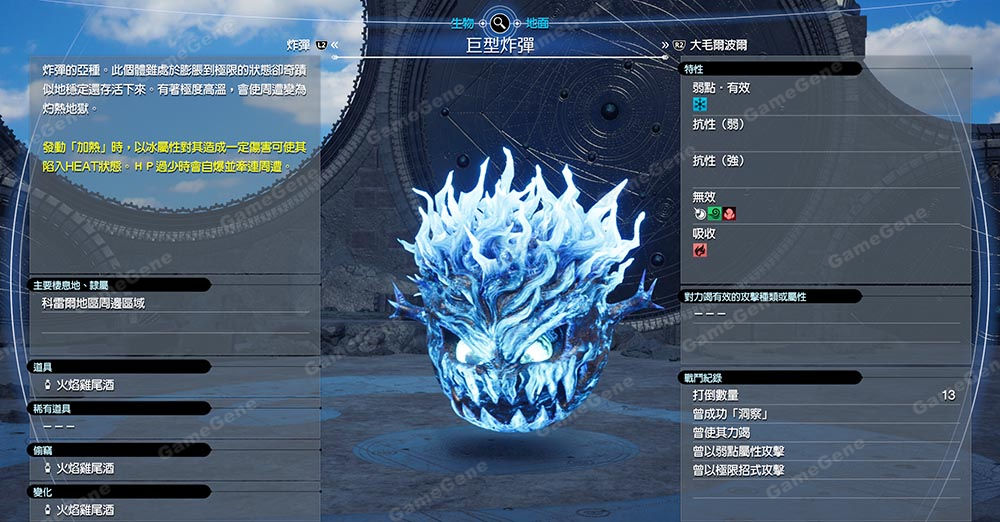Switch to the 生物 tab

coord(462,21)
